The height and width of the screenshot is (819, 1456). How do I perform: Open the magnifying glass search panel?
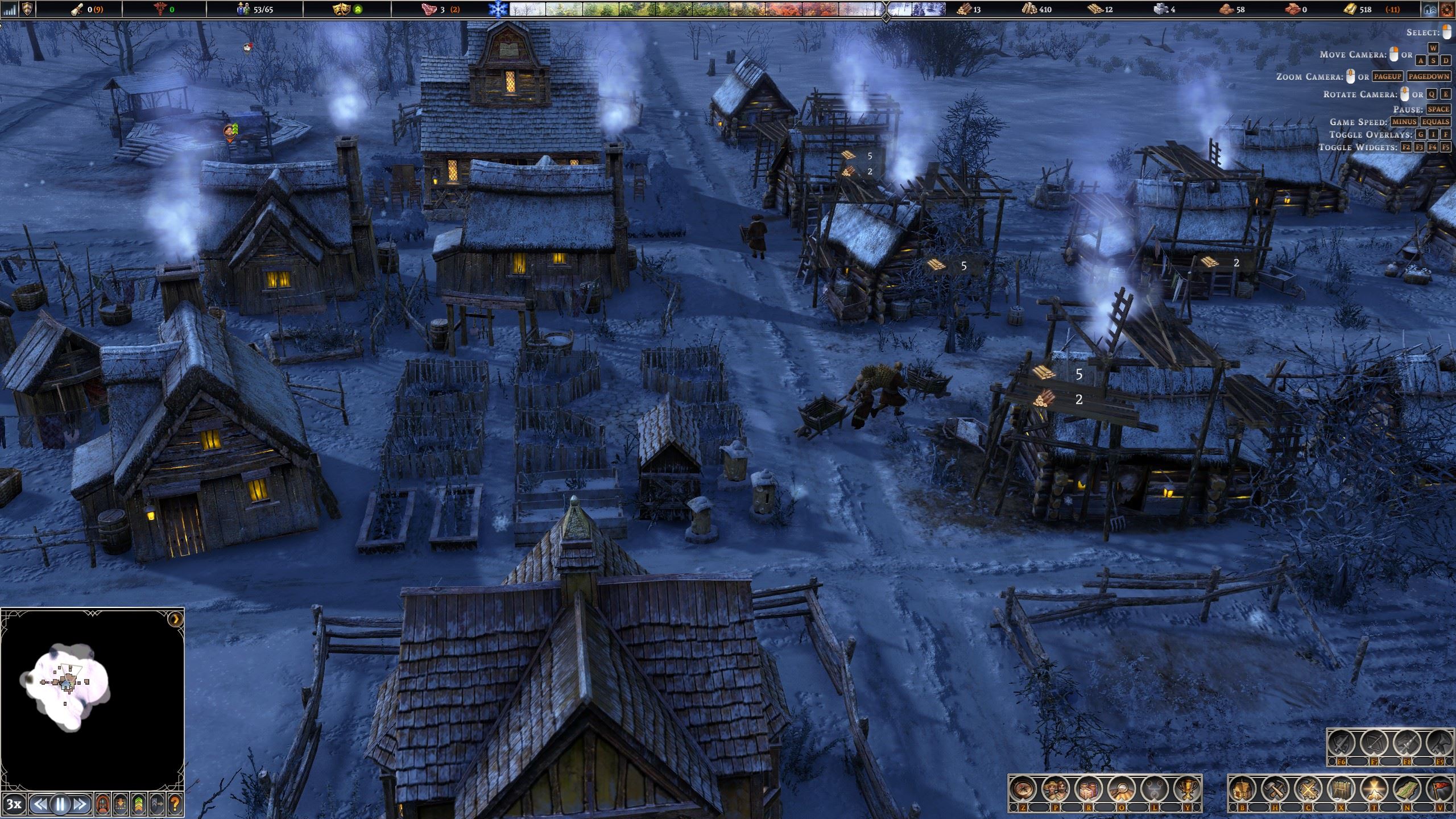click(x=1120, y=789)
